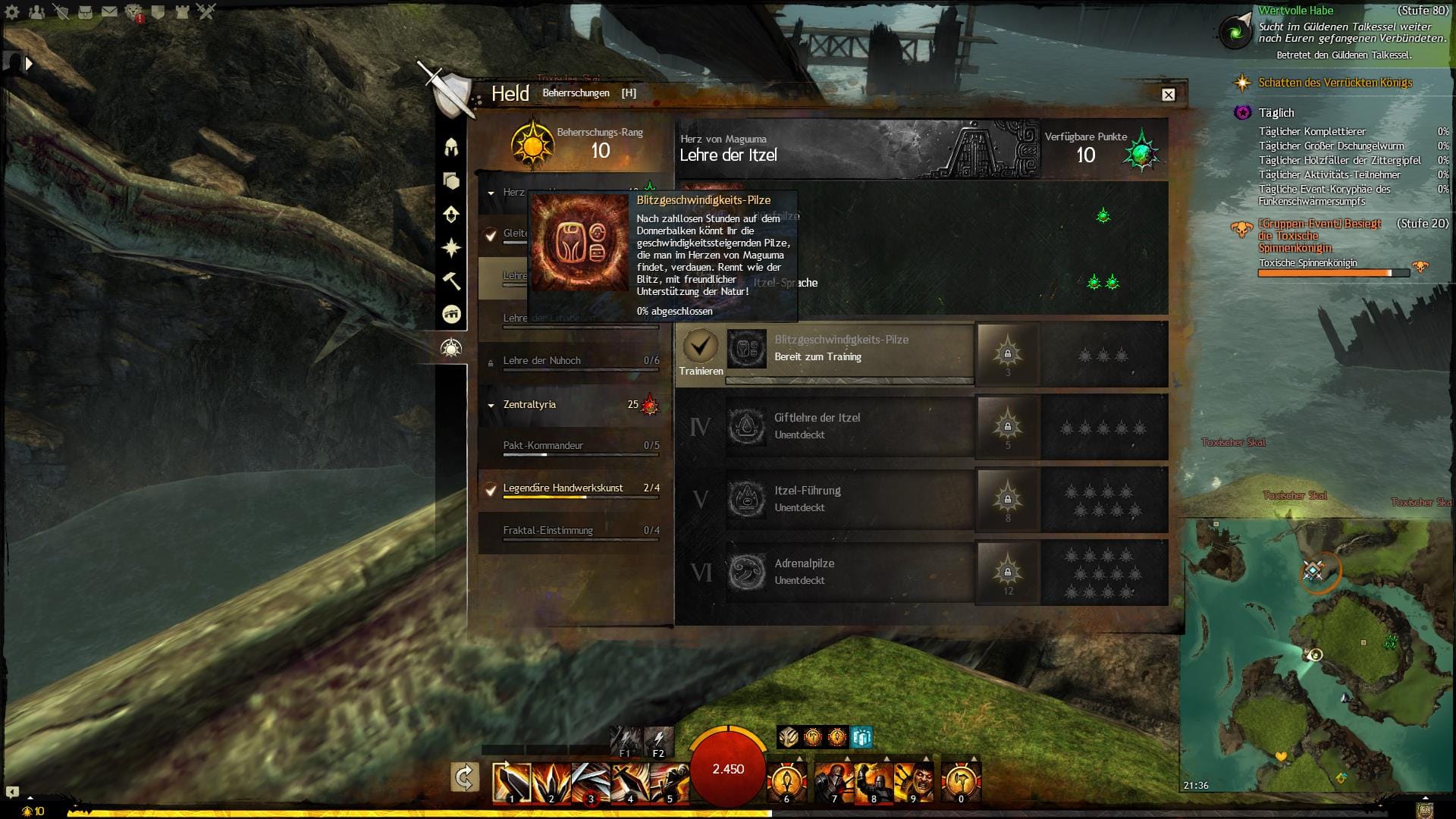Viewport: 1456px width, 819px height.
Task: Close the Held hero panel
Action: (1168, 95)
